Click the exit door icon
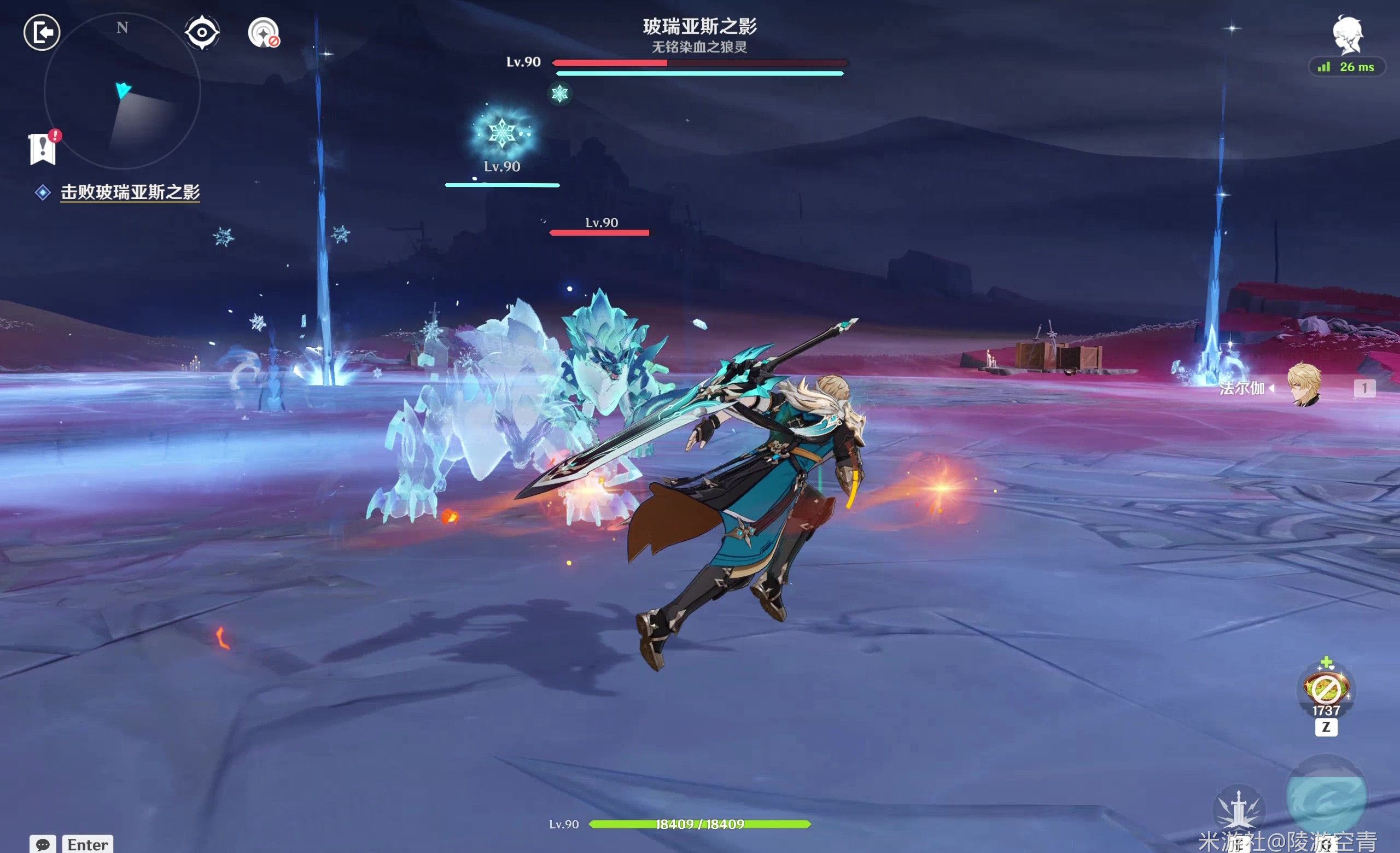This screenshot has height=853, width=1400. pos(42,32)
